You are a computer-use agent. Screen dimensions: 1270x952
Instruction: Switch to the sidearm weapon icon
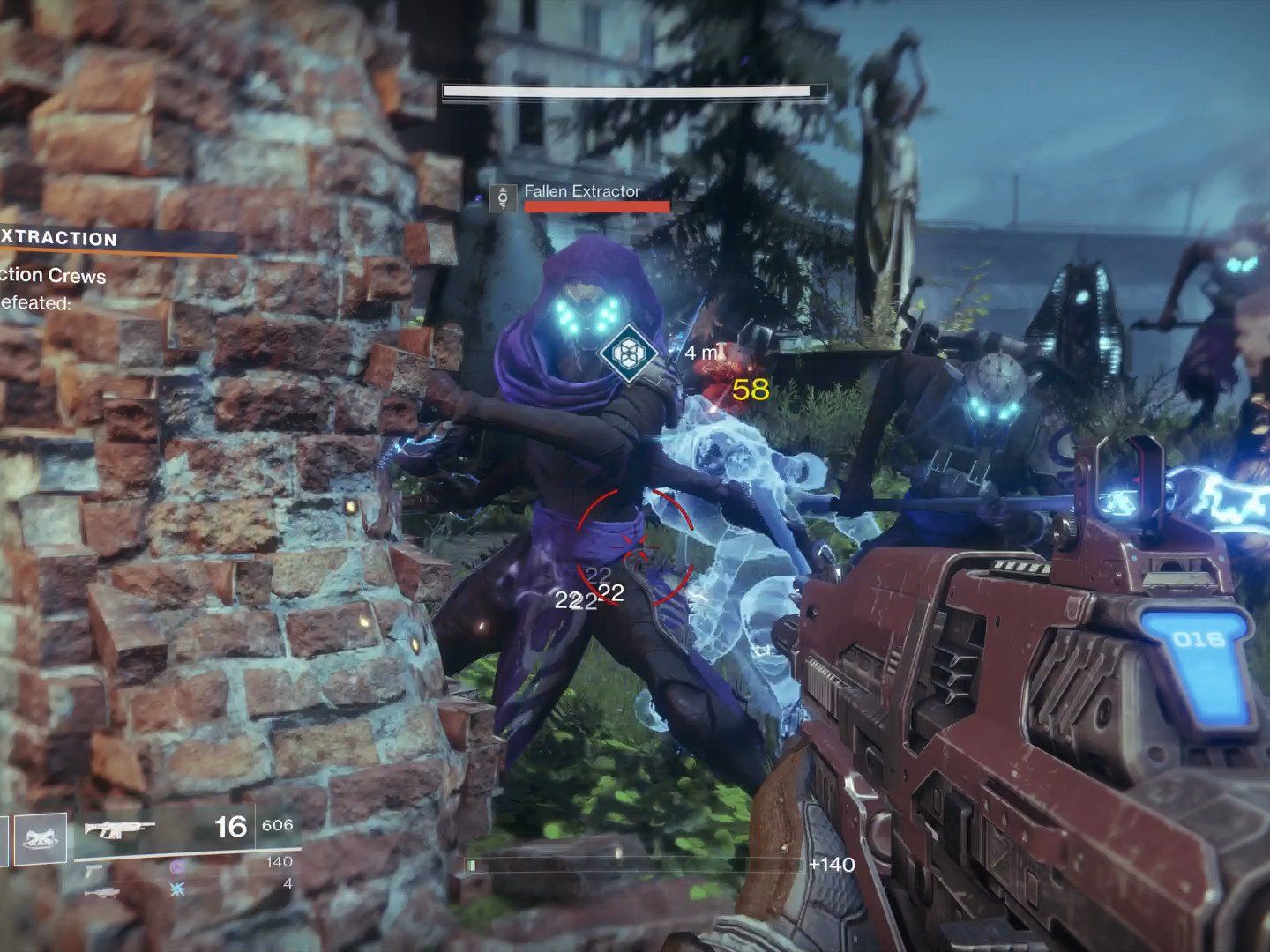point(94,869)
